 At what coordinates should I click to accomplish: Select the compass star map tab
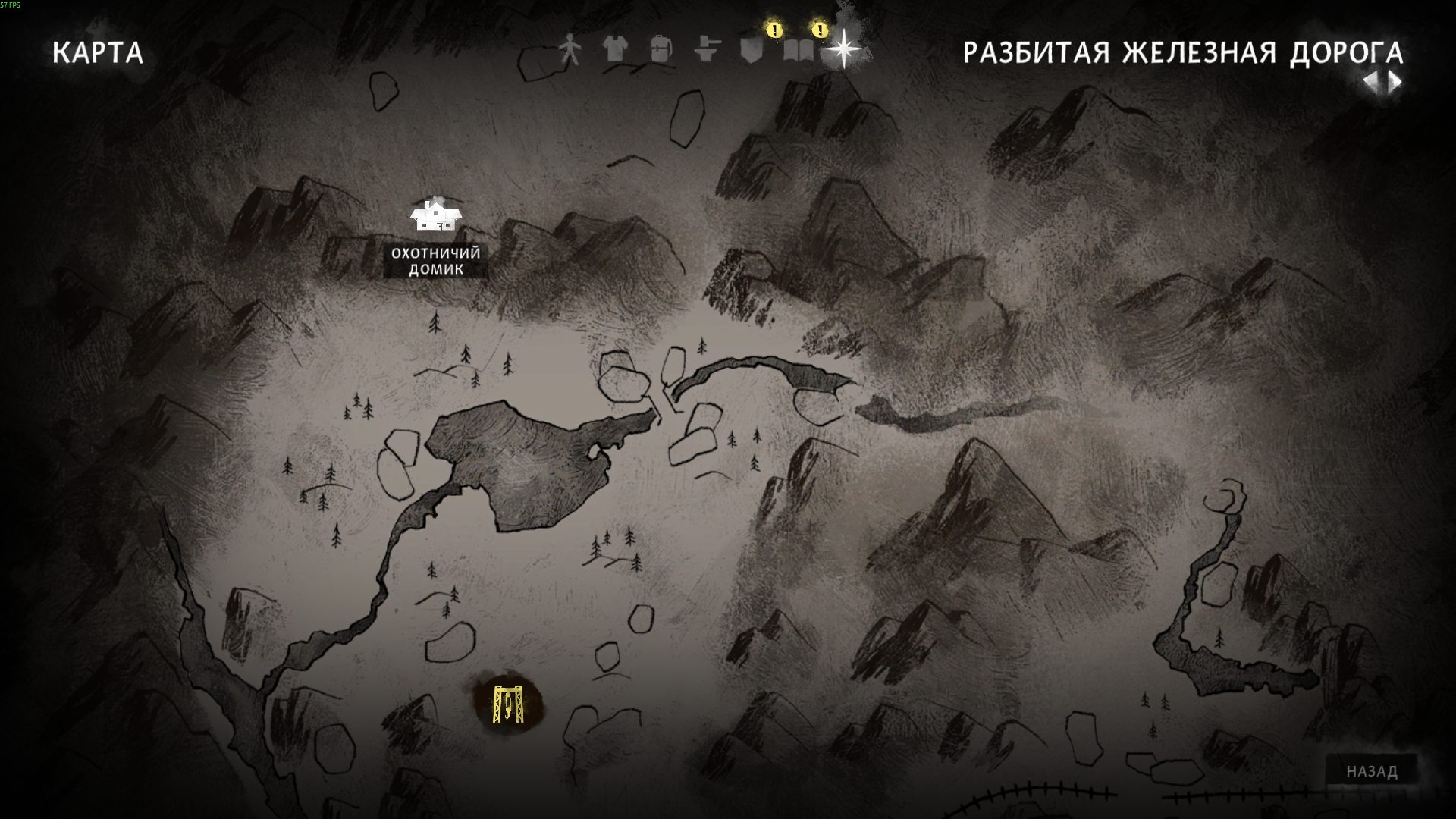(843, 50)
